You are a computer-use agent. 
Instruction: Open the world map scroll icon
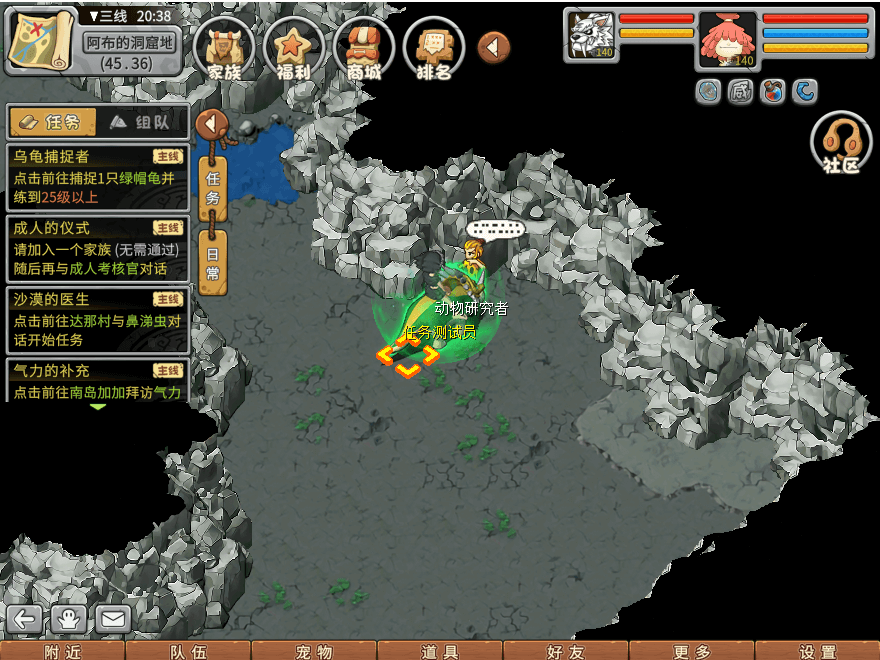[41, 39]
